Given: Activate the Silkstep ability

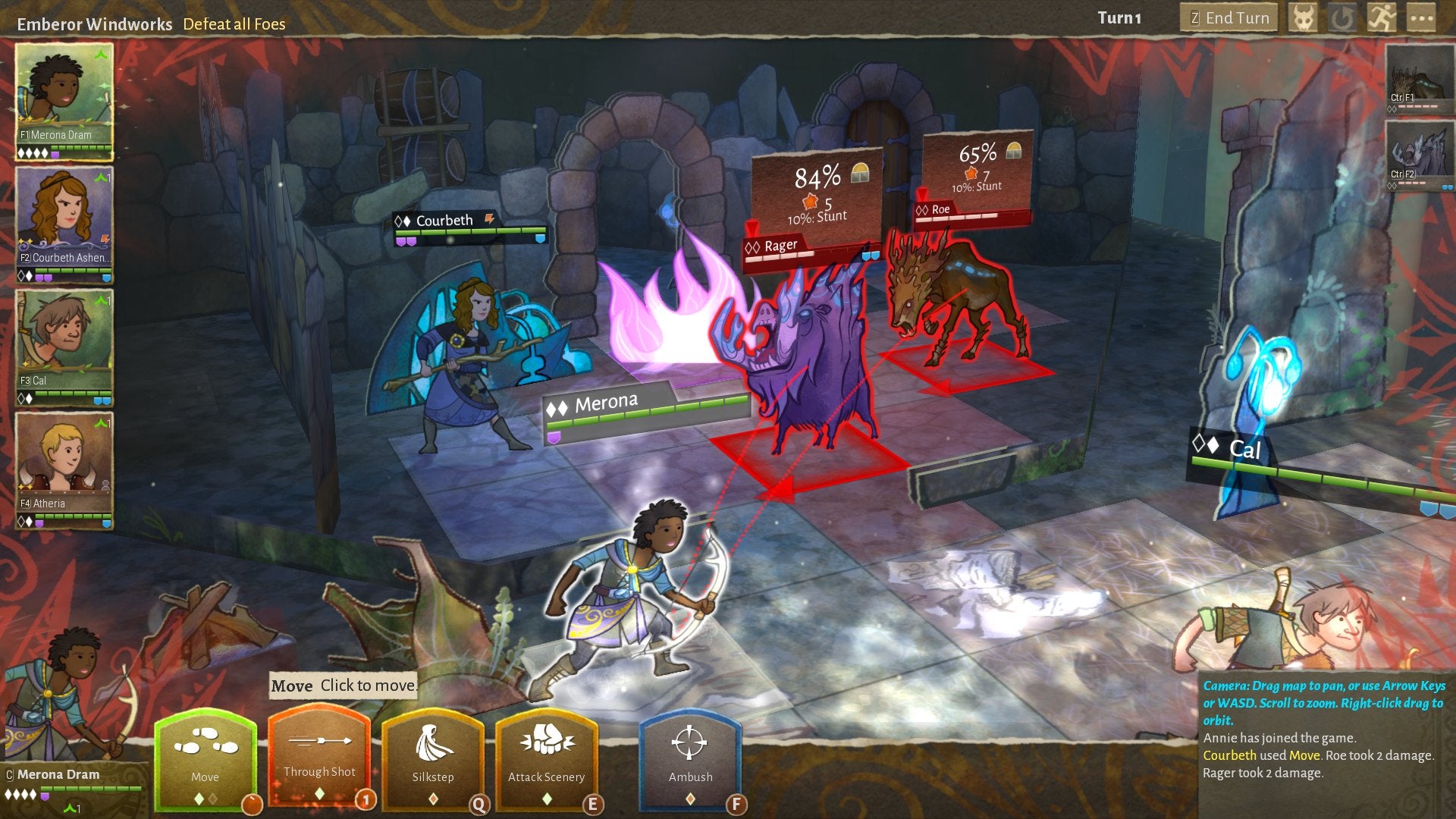Looking at the screenshot, I should (434, 758).
